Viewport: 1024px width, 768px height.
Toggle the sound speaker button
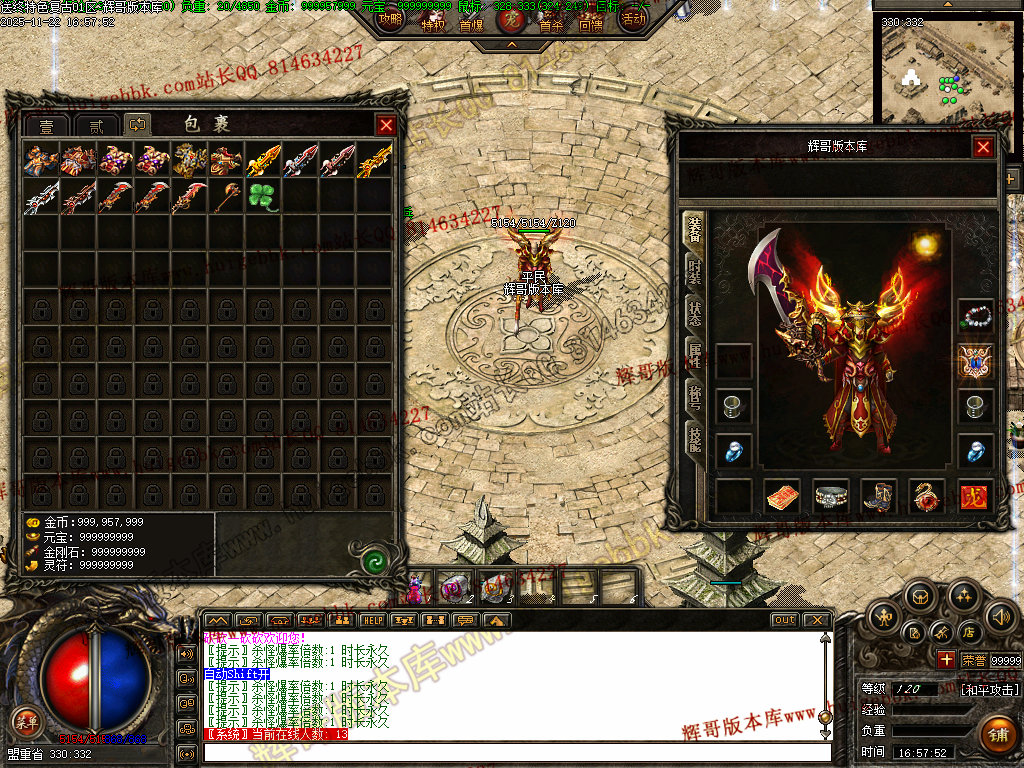[x=1001, y=617]
